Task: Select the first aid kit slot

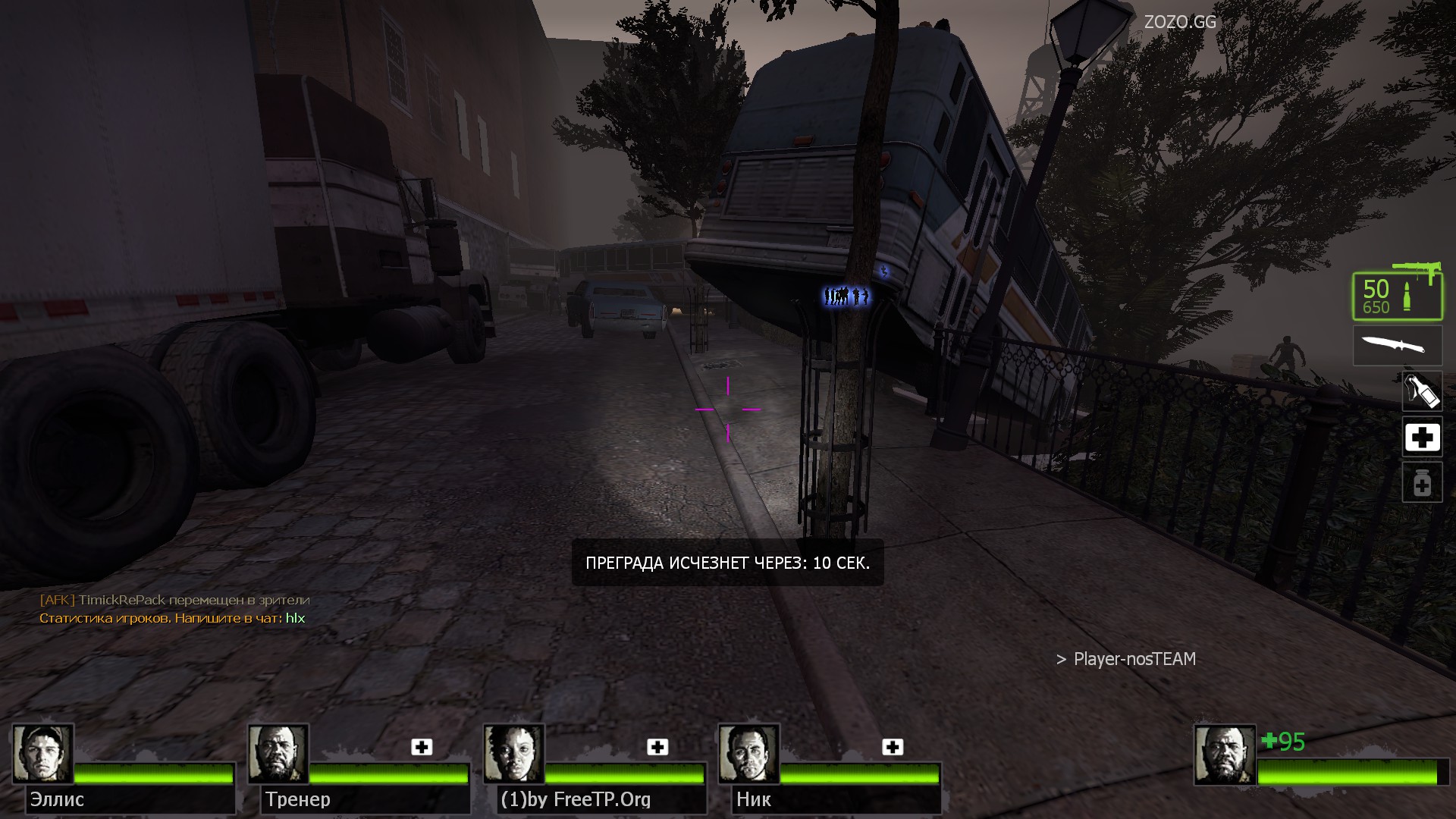Action: (x=1422, y=438)
